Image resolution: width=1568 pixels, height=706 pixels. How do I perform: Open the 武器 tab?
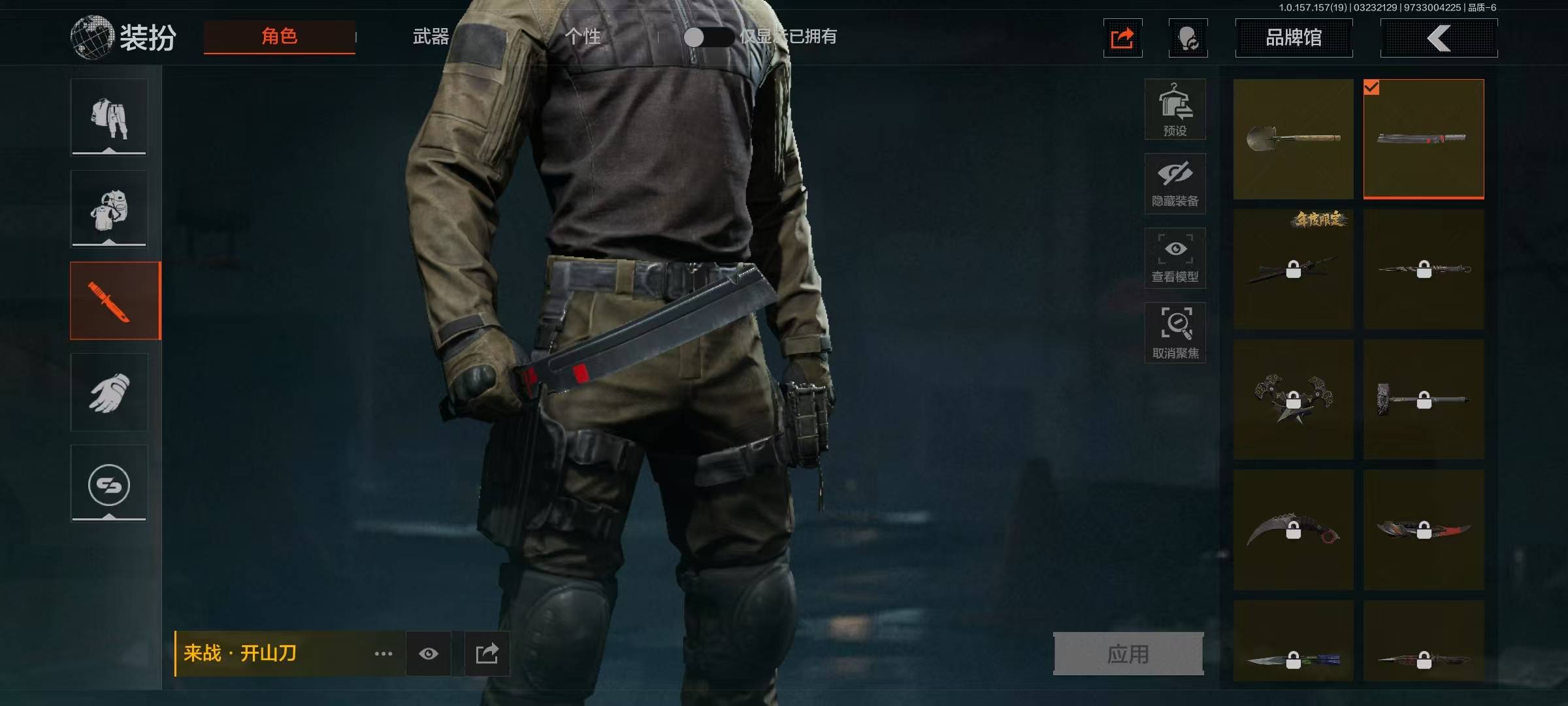[x=431, y=37]
